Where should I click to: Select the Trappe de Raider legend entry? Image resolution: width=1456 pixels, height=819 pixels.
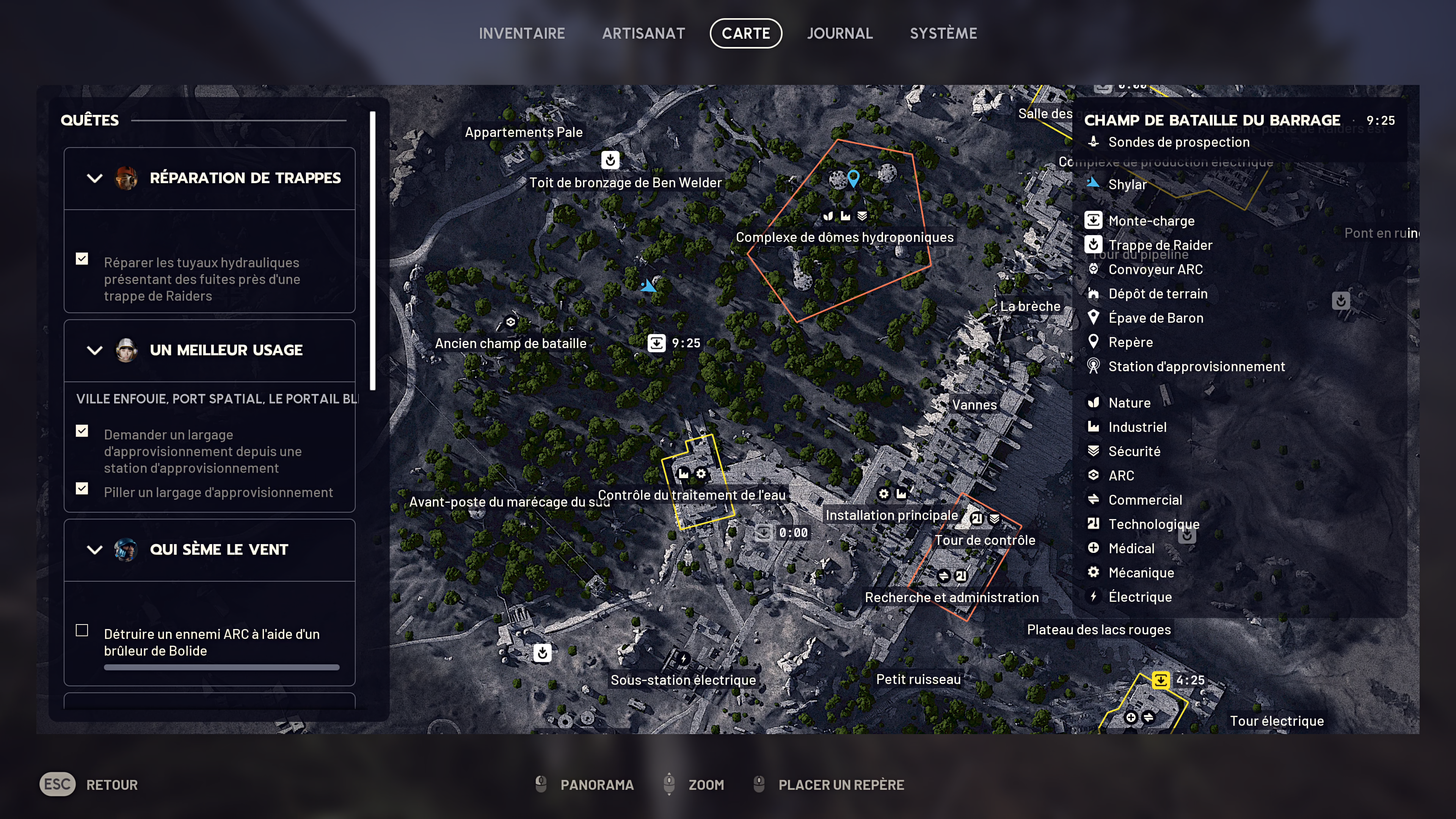(x=1160, y=245)
